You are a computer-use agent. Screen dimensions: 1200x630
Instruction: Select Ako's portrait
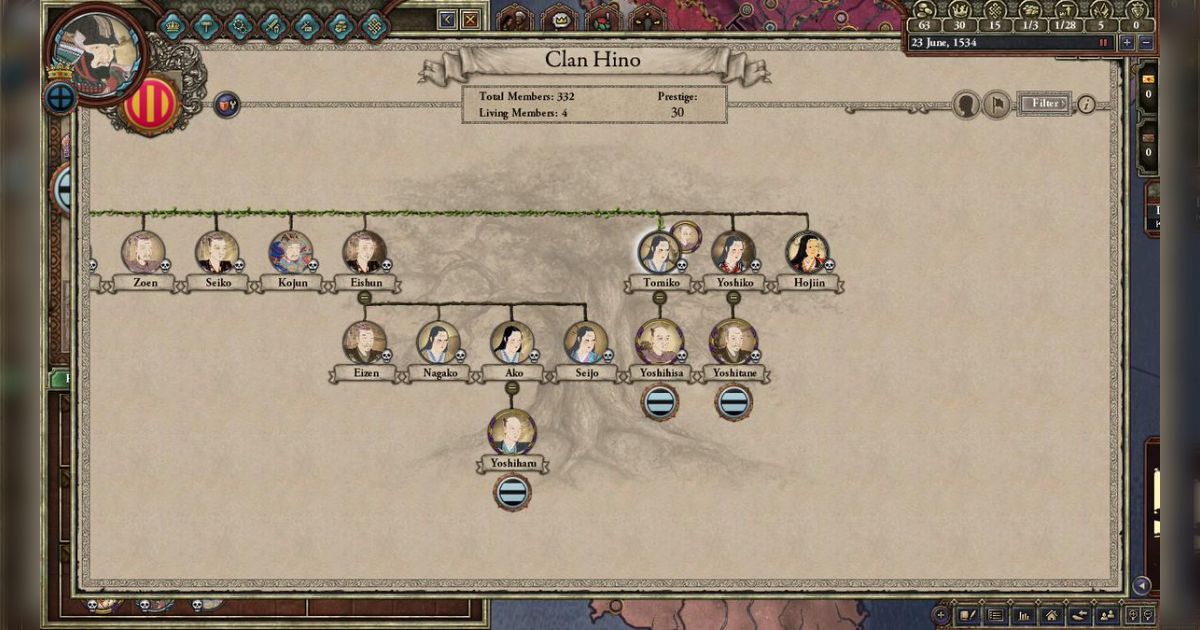pos(512,343)
